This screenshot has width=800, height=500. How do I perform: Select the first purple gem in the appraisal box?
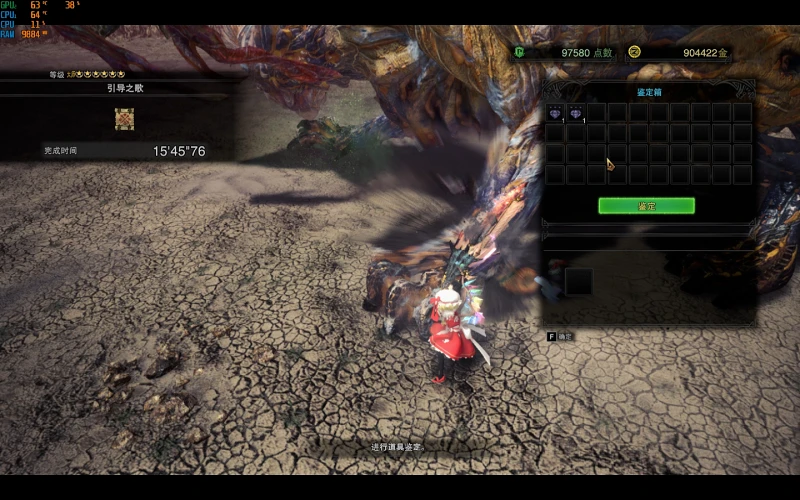[x=555, y=113]
